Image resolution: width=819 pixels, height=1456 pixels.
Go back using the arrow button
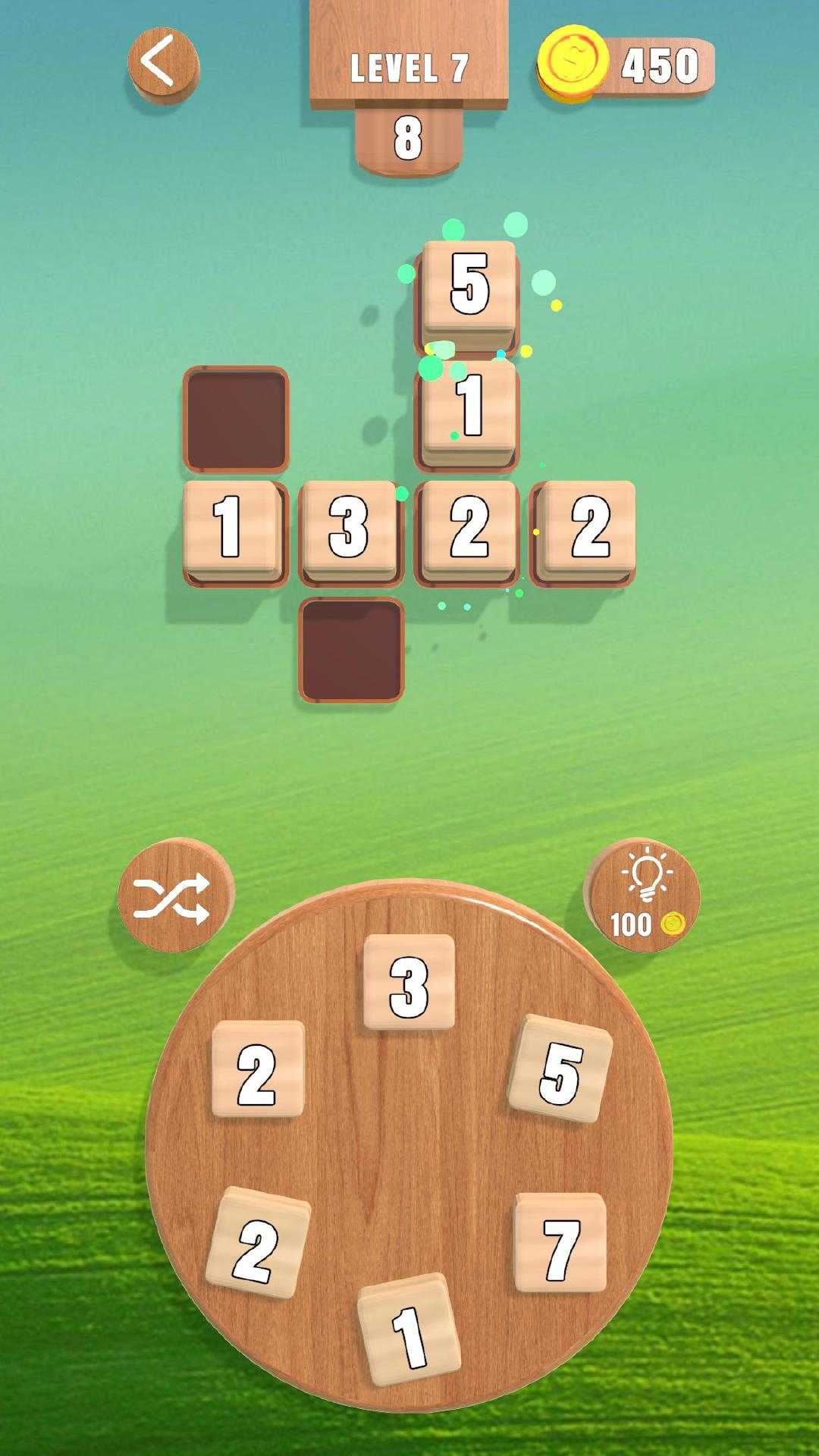[162, 64]
